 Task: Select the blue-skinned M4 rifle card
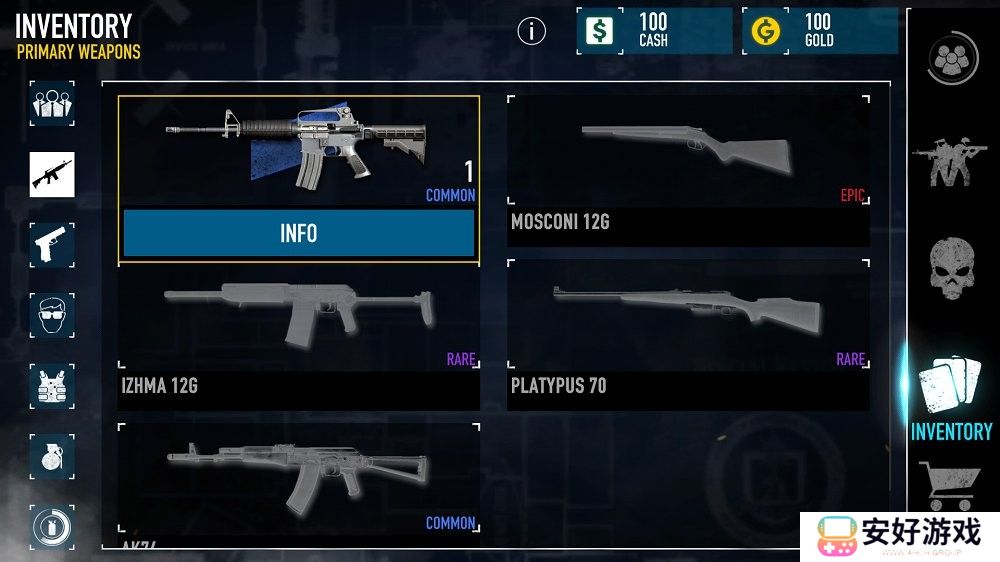[x=298, y=147]
